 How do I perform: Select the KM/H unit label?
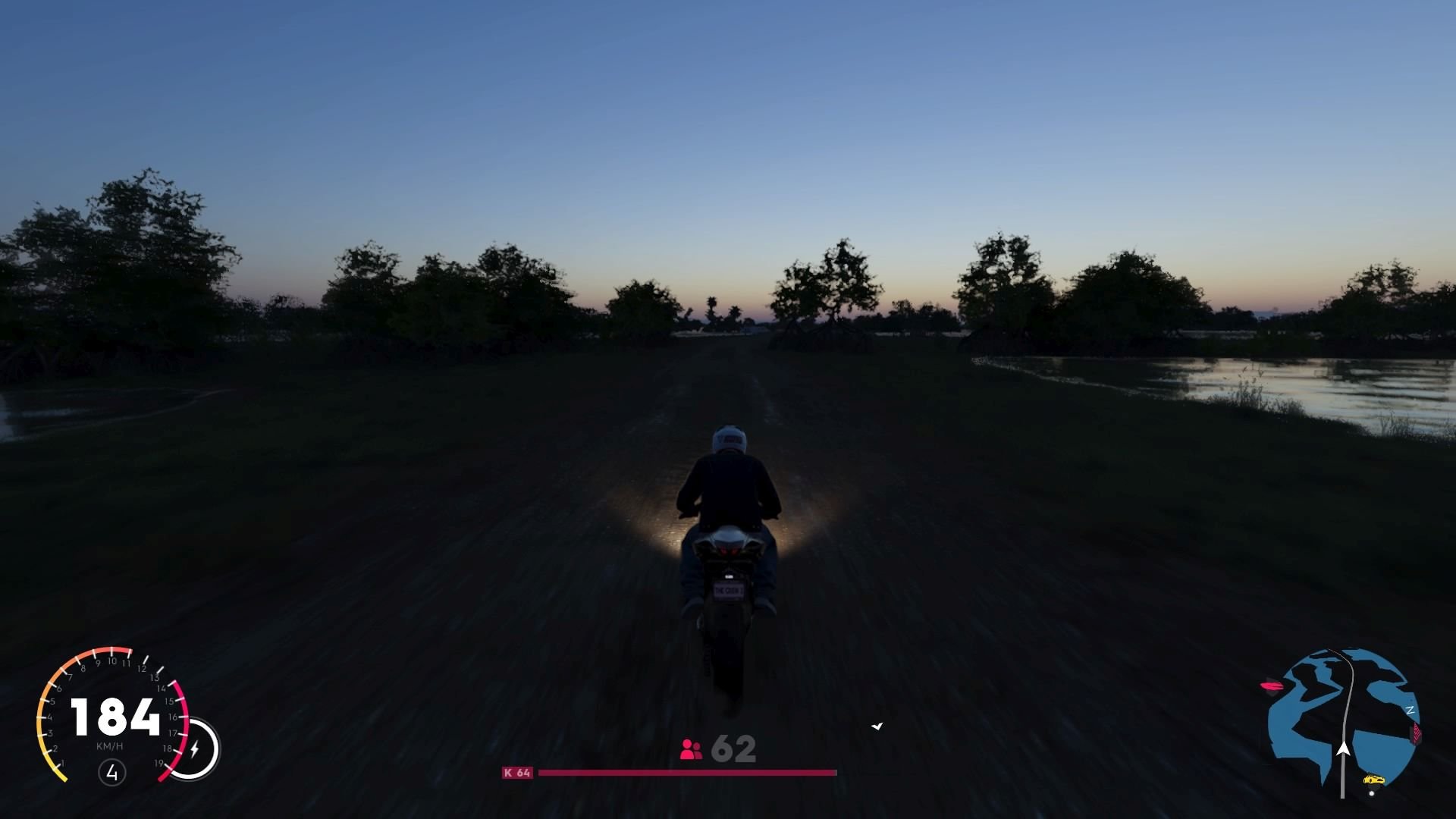pos(110,745)
